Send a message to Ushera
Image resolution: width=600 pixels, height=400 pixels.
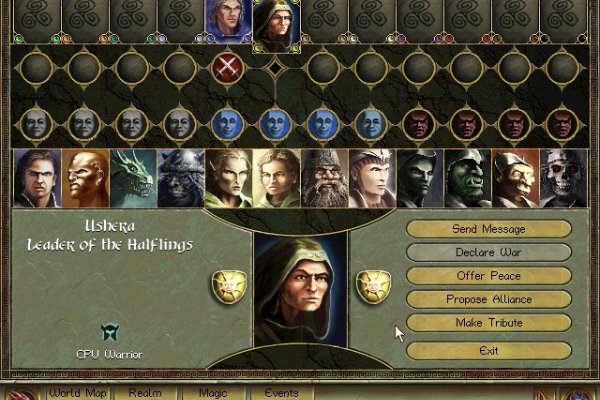tap(488, 230)
